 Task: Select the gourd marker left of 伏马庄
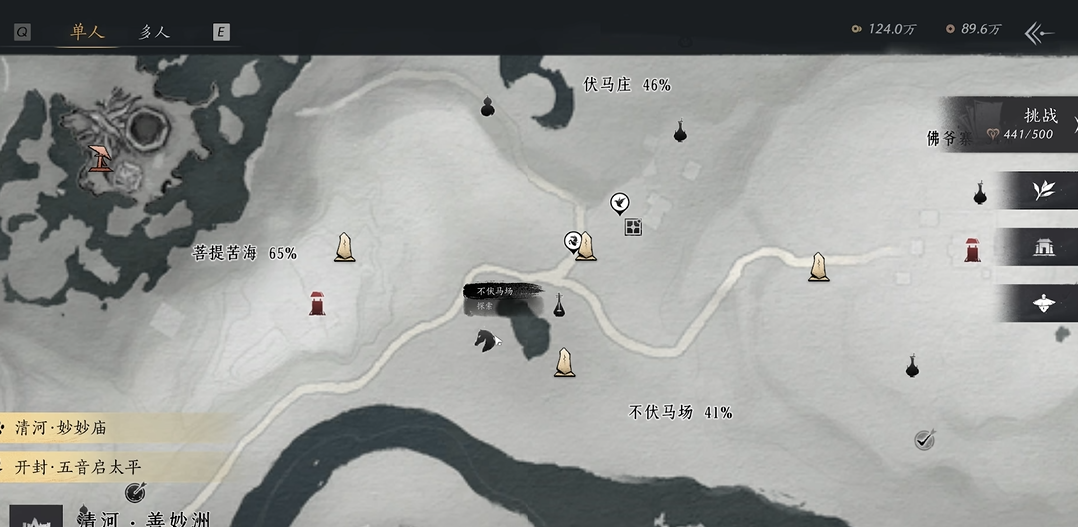(x=488, y=106)
